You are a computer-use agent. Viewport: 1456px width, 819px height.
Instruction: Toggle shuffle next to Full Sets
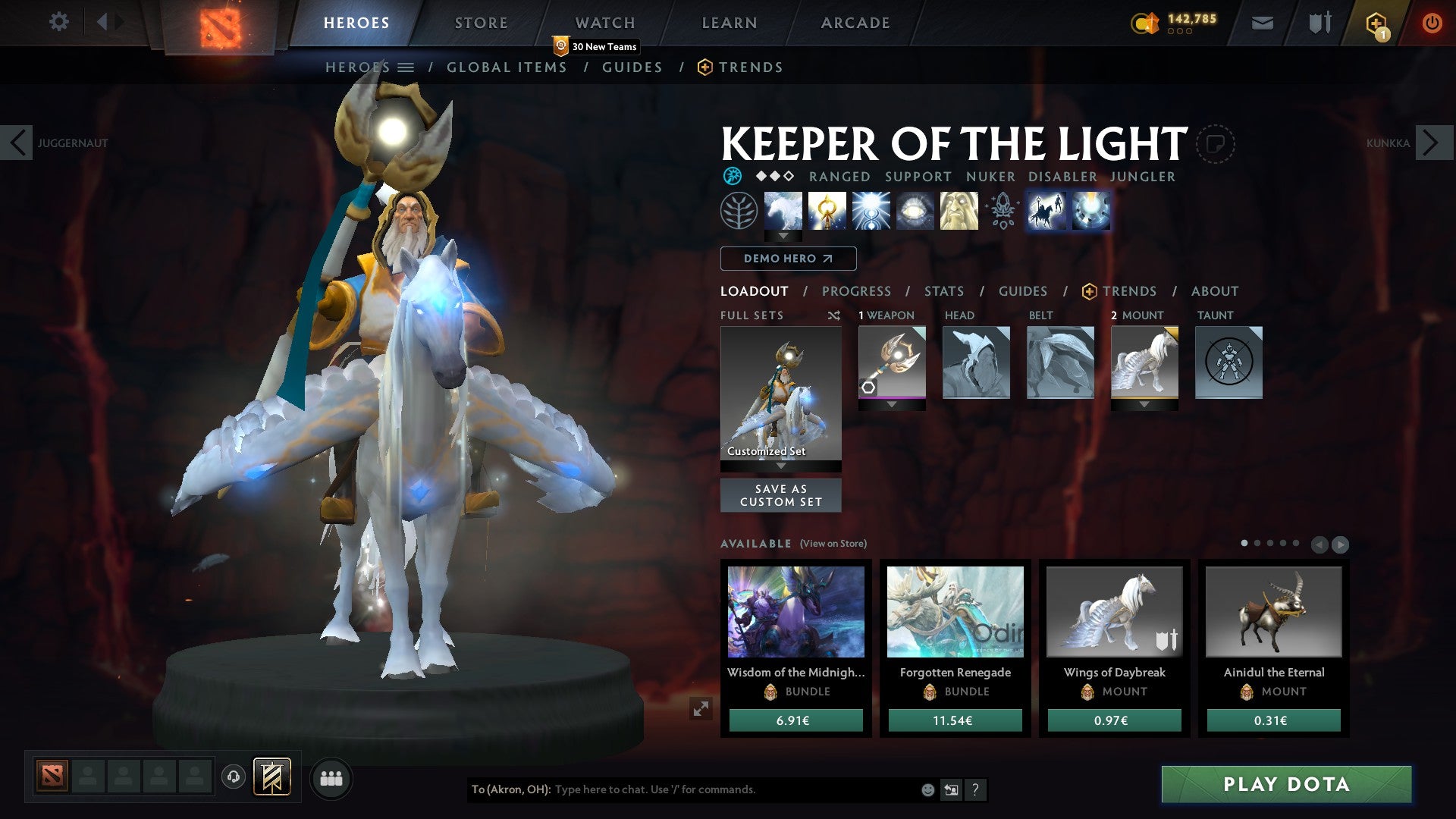point(834,315)
